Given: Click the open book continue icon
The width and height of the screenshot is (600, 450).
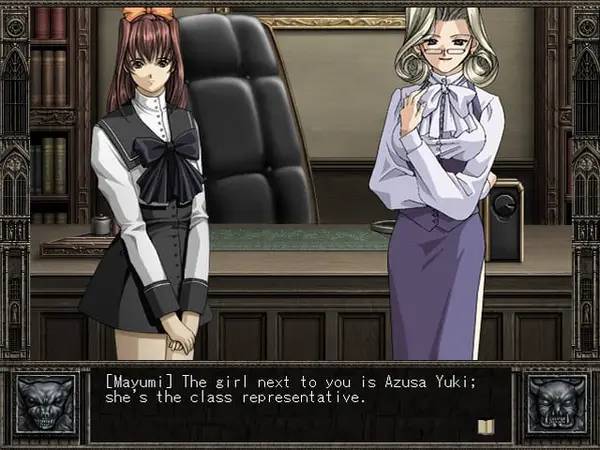Looking at the screenshot, I should (x=487, y=426).
